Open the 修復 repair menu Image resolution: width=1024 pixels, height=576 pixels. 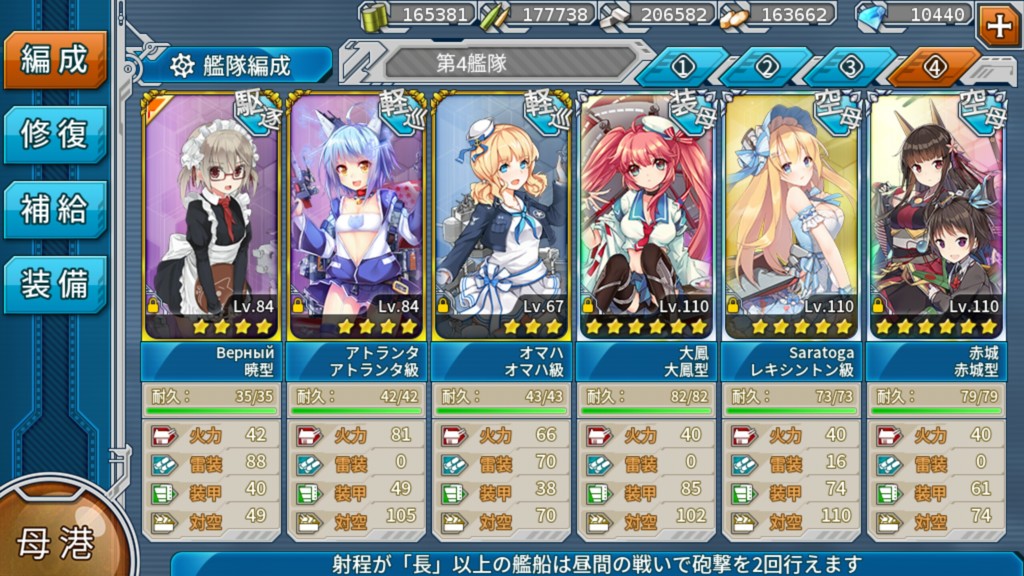point(54,134)
